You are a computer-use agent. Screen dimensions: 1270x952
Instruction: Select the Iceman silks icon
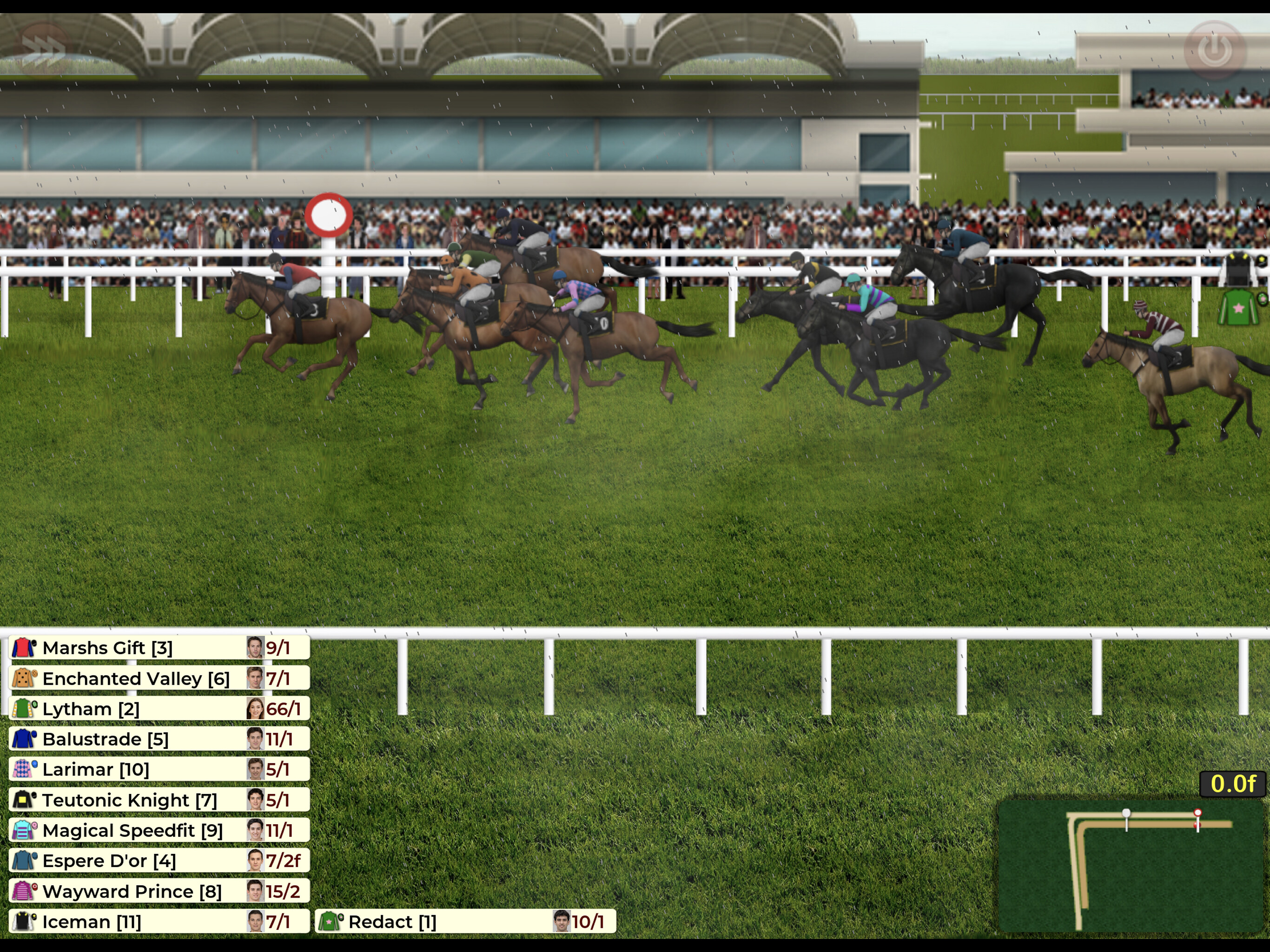(22, 922)
